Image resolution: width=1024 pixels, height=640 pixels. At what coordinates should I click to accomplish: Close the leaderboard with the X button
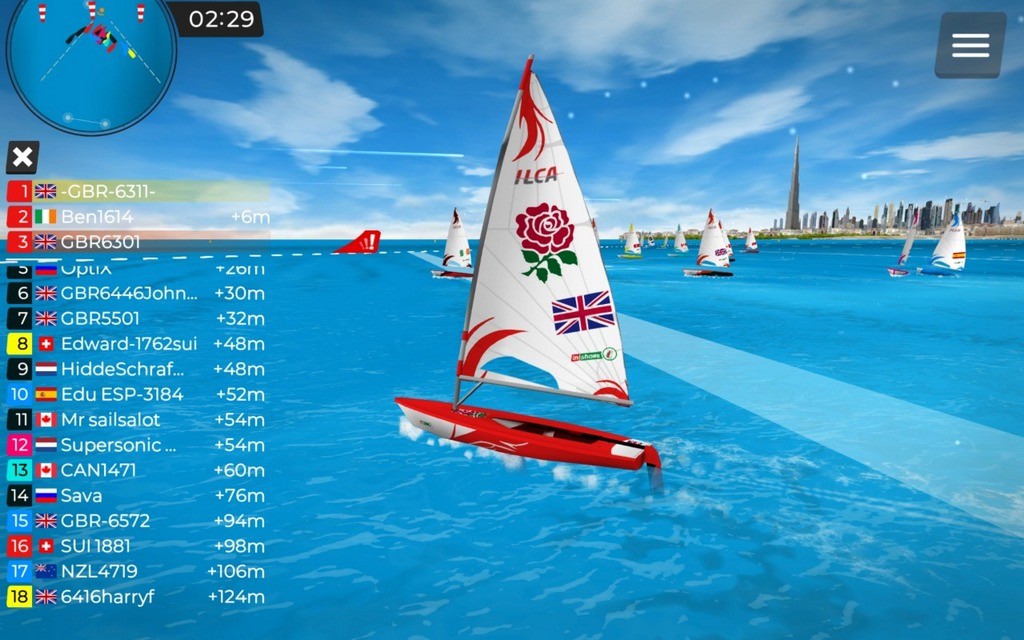(22, 157)
